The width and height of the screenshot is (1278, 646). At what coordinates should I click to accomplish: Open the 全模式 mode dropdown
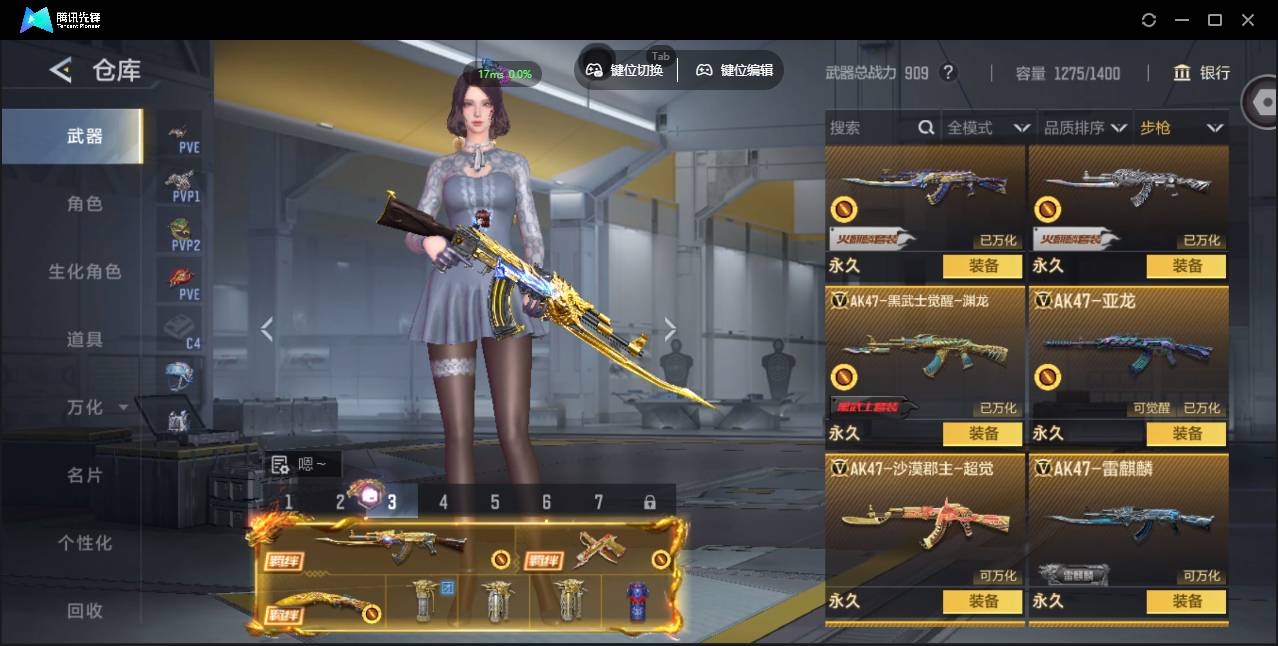click(x=988, y=128)
